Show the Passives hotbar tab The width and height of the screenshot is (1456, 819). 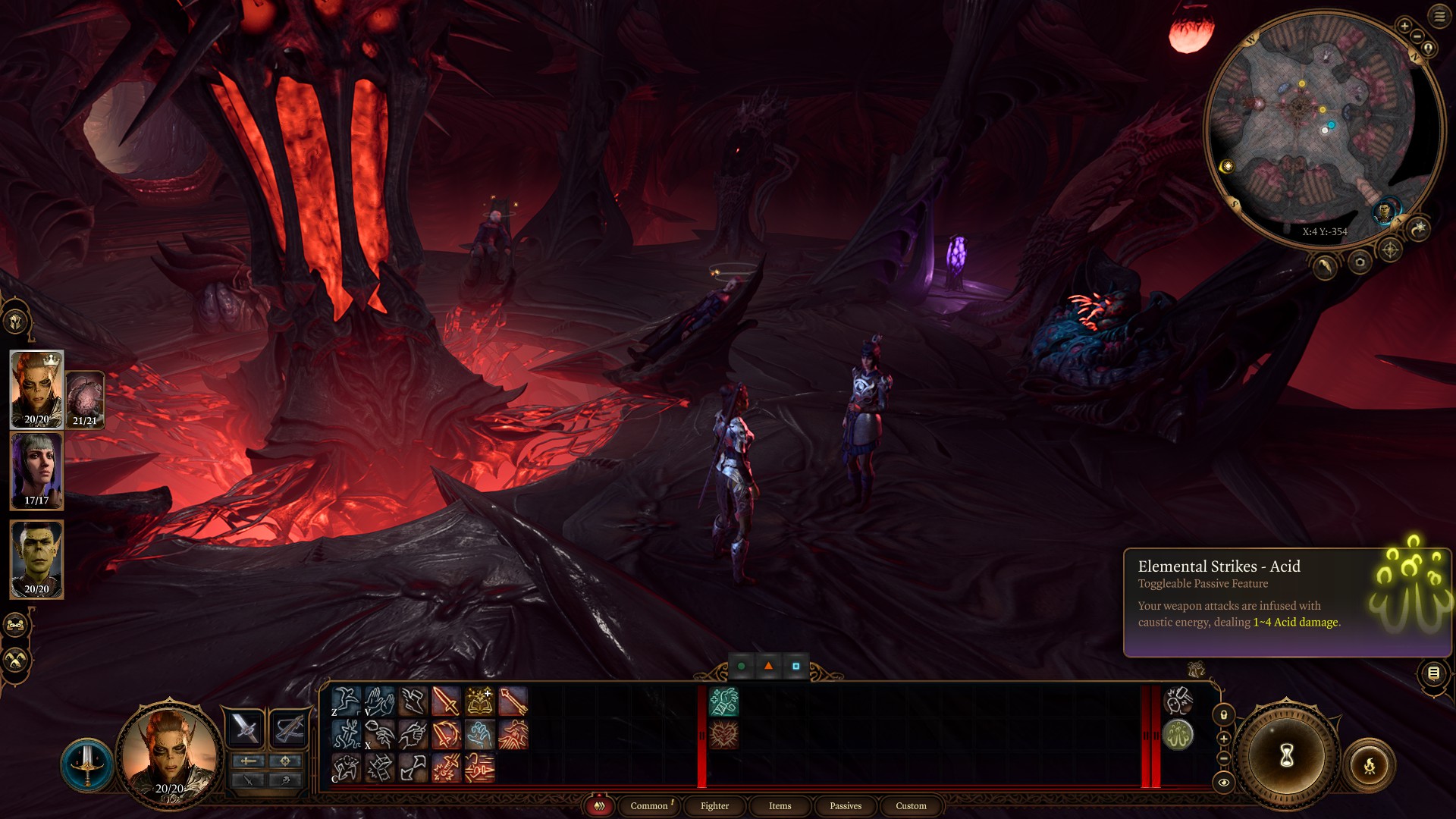[845, 805]
